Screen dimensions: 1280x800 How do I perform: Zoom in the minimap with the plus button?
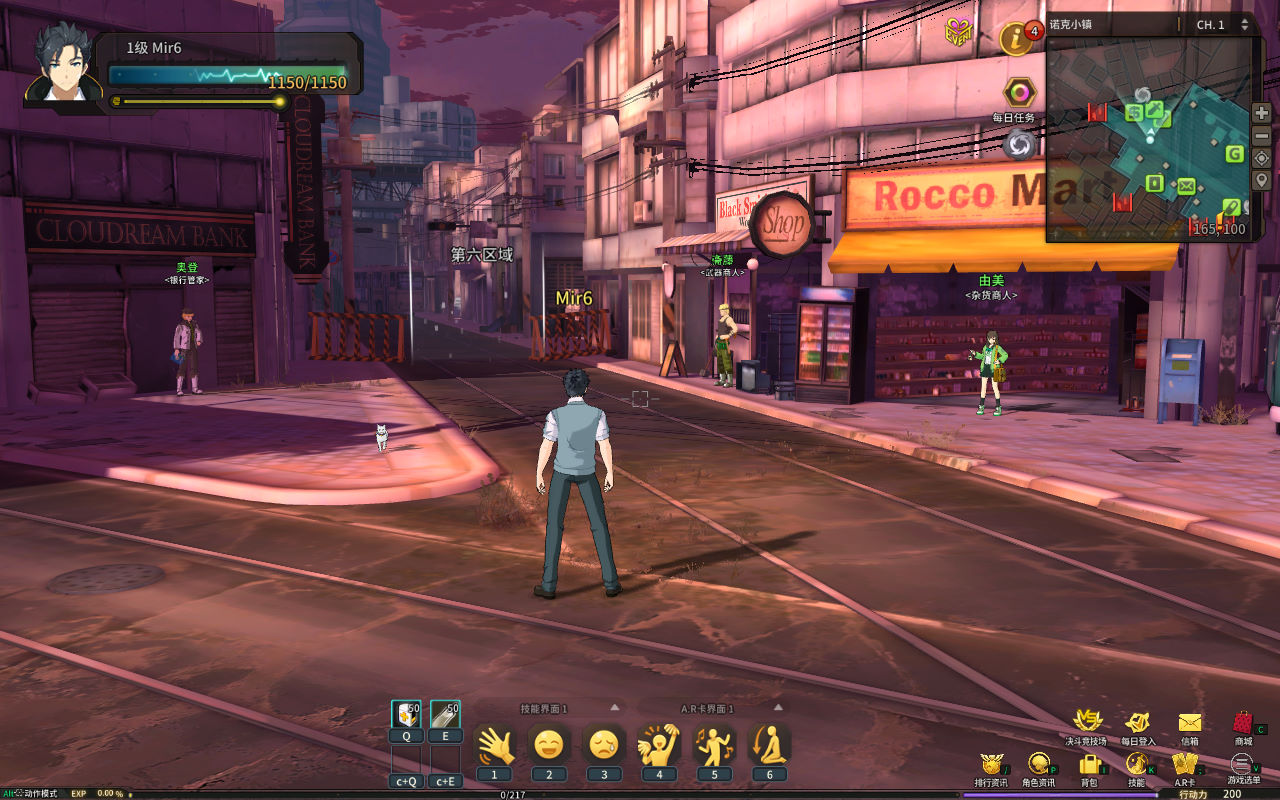coord(1262,113)
